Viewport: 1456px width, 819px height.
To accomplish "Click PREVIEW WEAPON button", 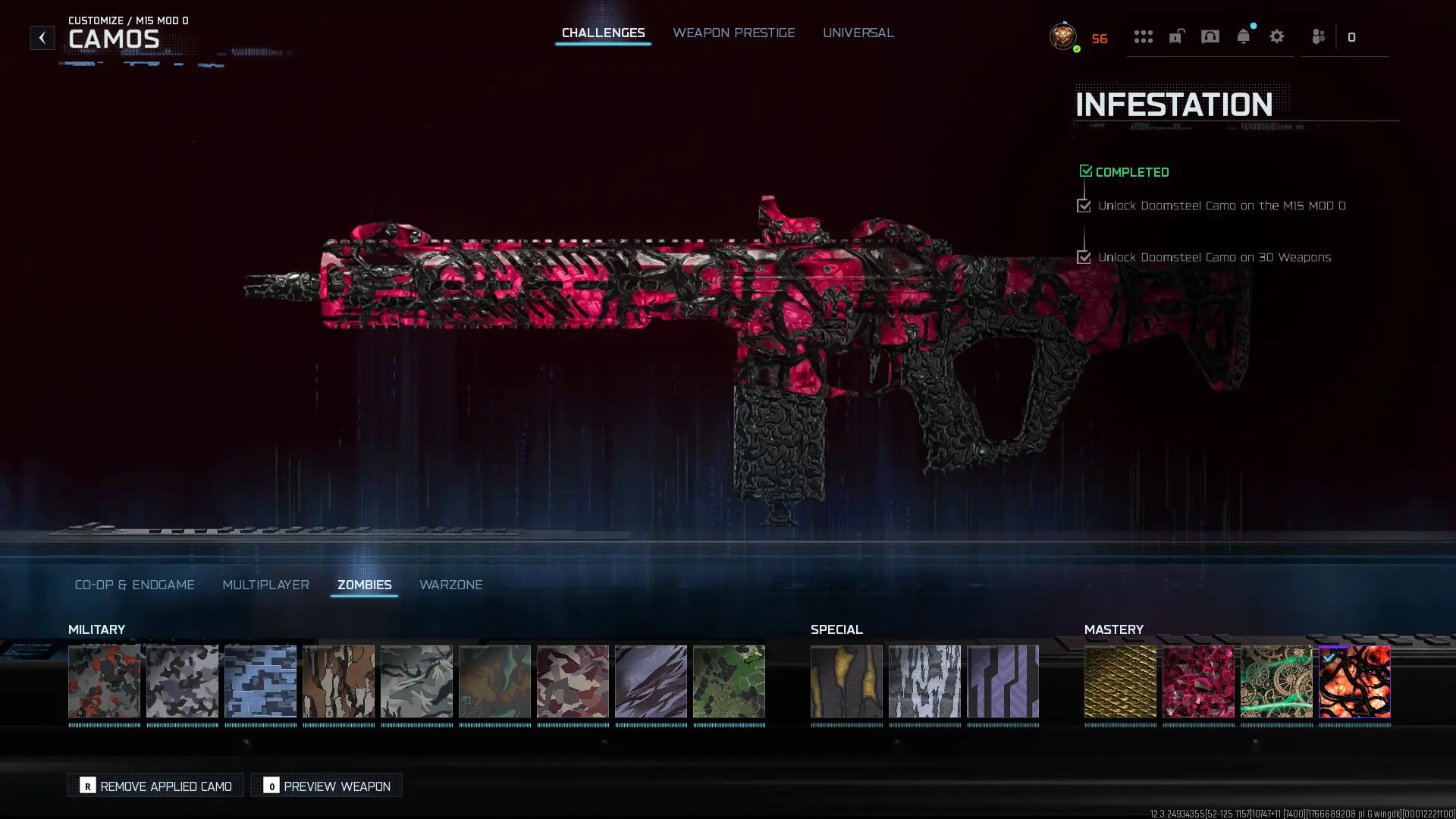I will pos(325,786).
